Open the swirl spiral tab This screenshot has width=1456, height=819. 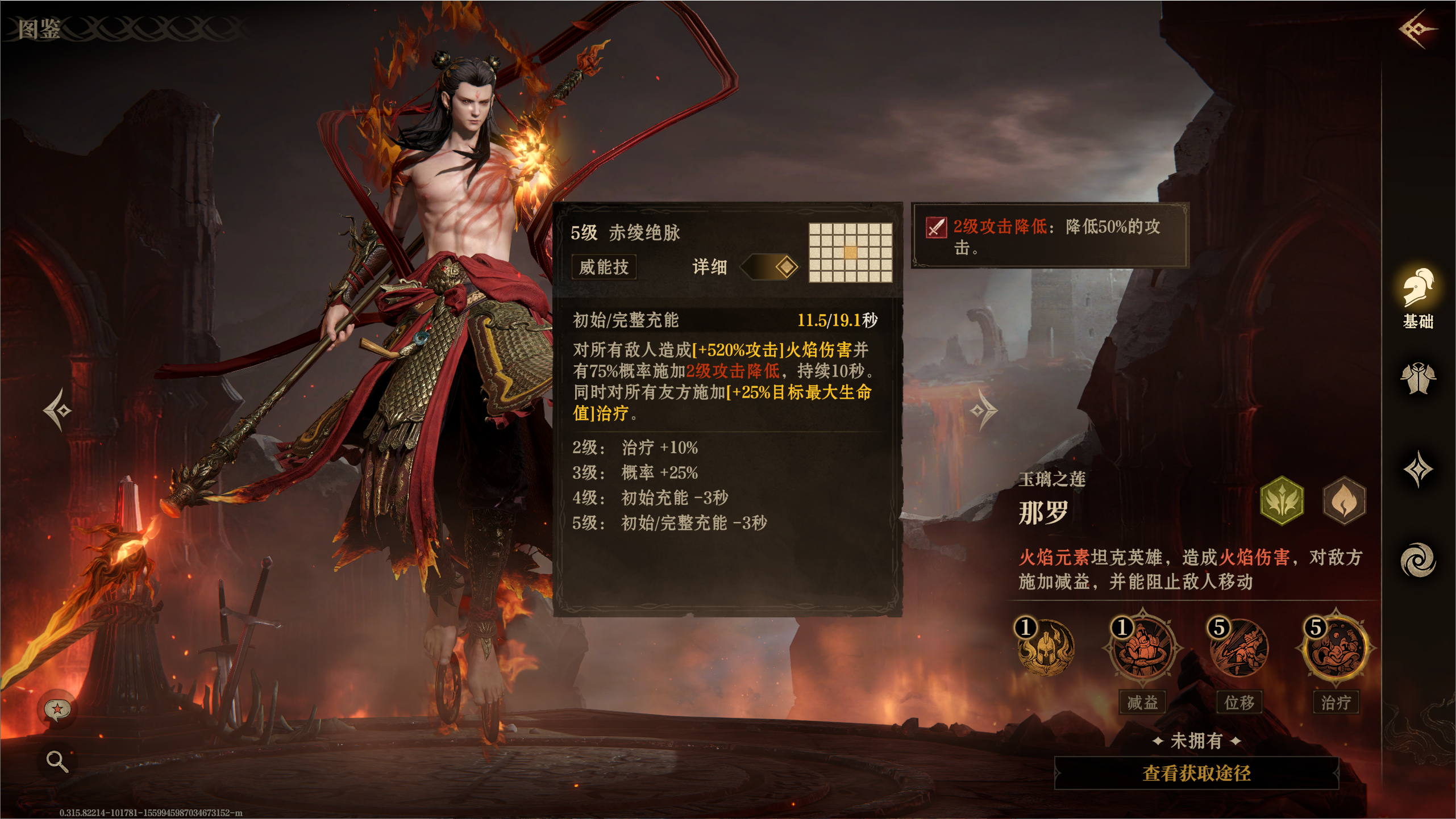click(x=1418, y=560)
